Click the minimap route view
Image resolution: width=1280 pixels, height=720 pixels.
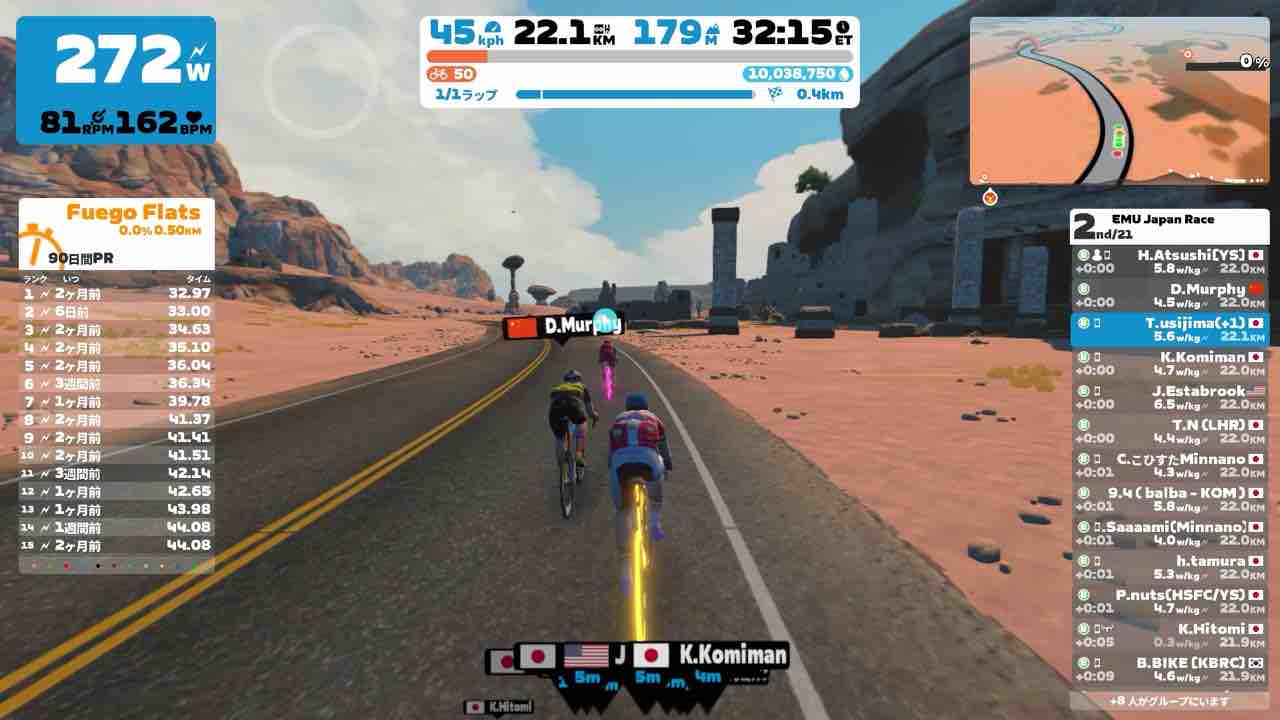[x=1120, y=102]
